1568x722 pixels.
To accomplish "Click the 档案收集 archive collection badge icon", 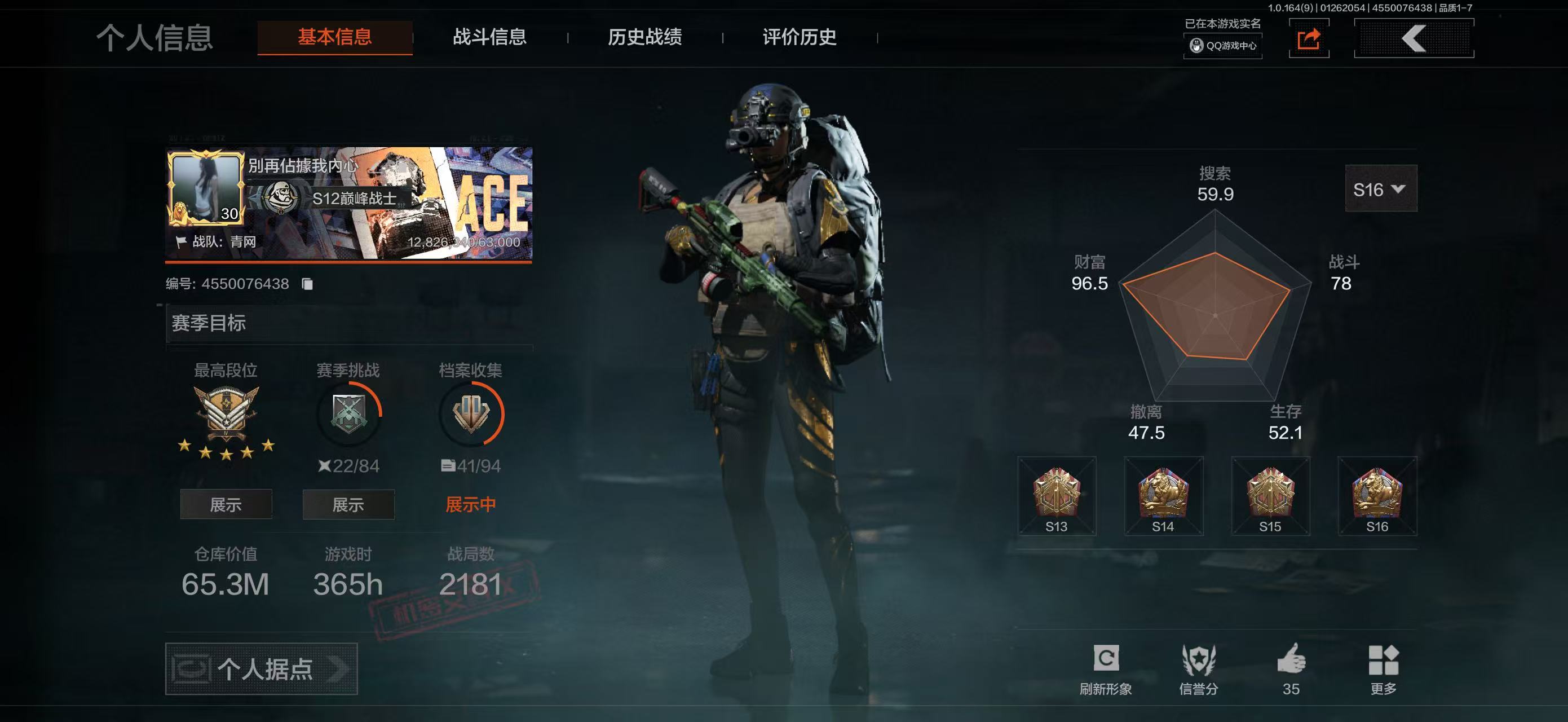I will tap(471, 414).
